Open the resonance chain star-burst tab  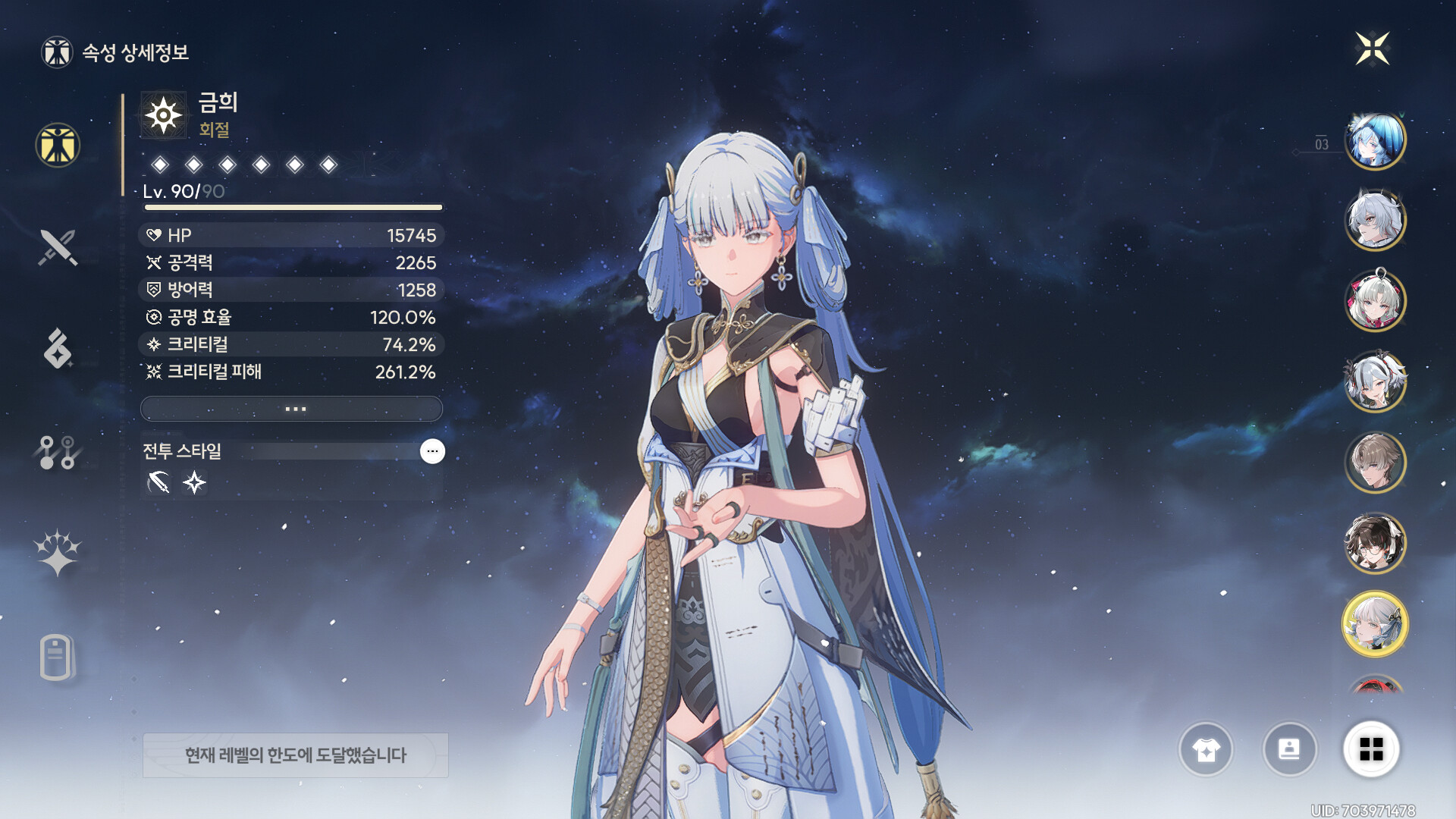pos(58,553)
